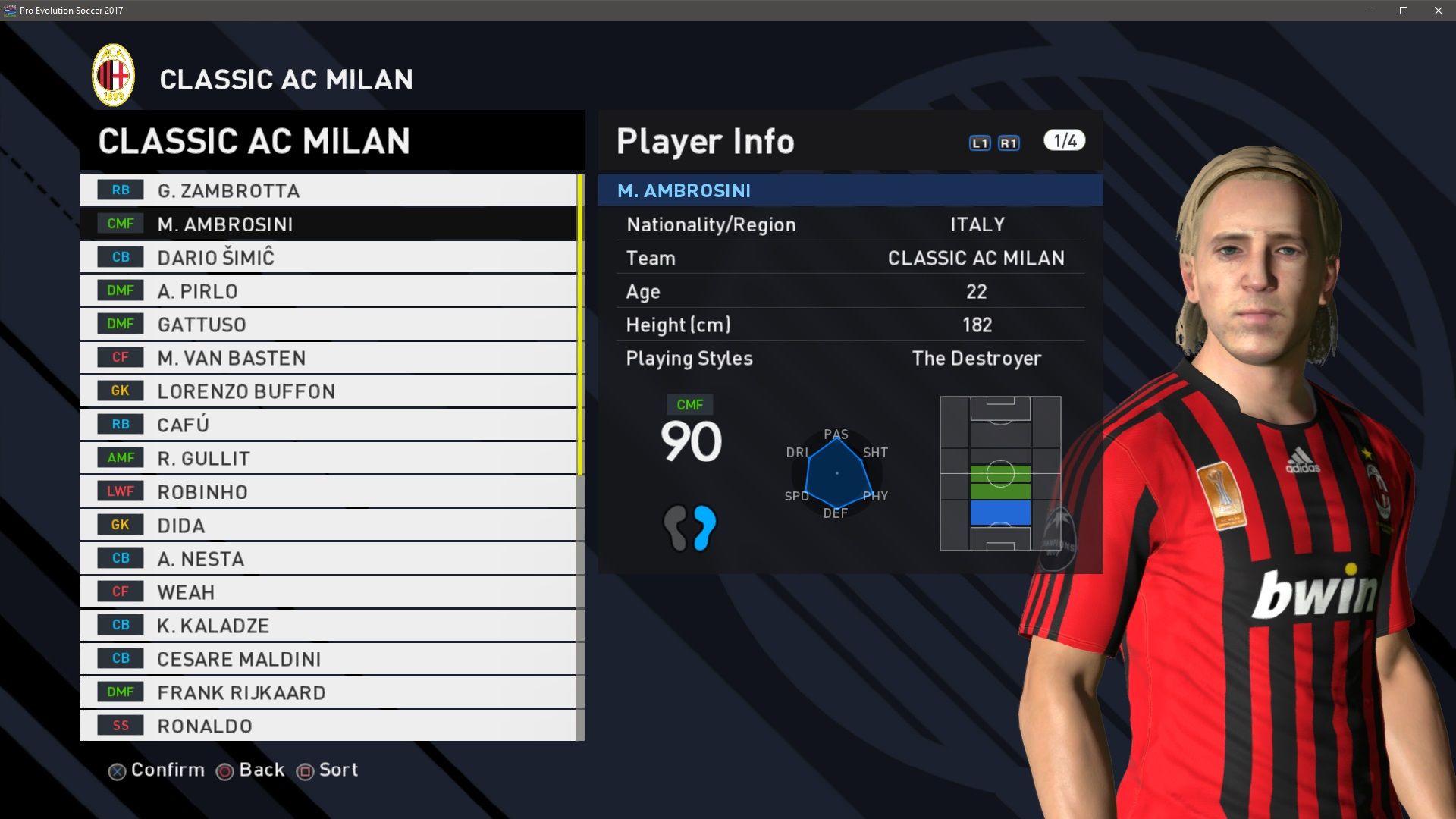Select goalkeeper Lorenzo Buffon
Viewport: 1456px width, 819px height.
click(327, 391)
